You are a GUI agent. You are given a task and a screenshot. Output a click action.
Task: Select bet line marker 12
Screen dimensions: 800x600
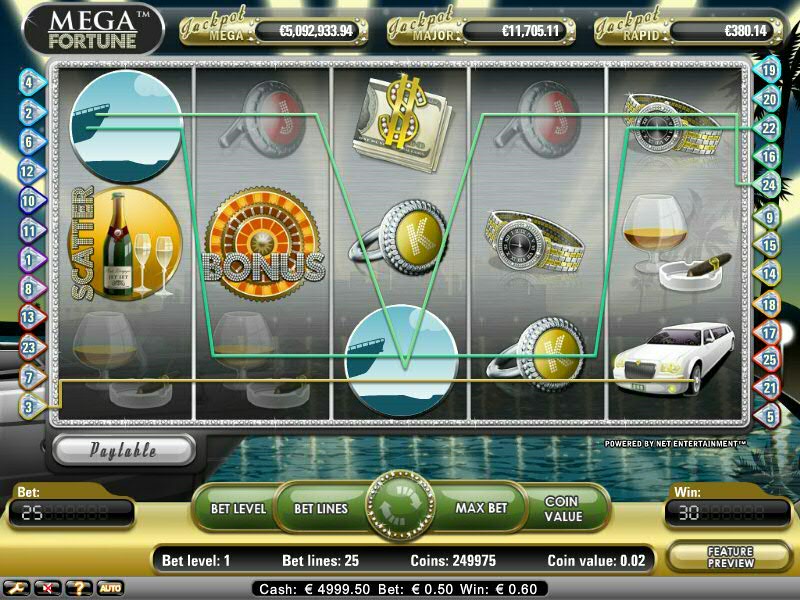(29, 171)
